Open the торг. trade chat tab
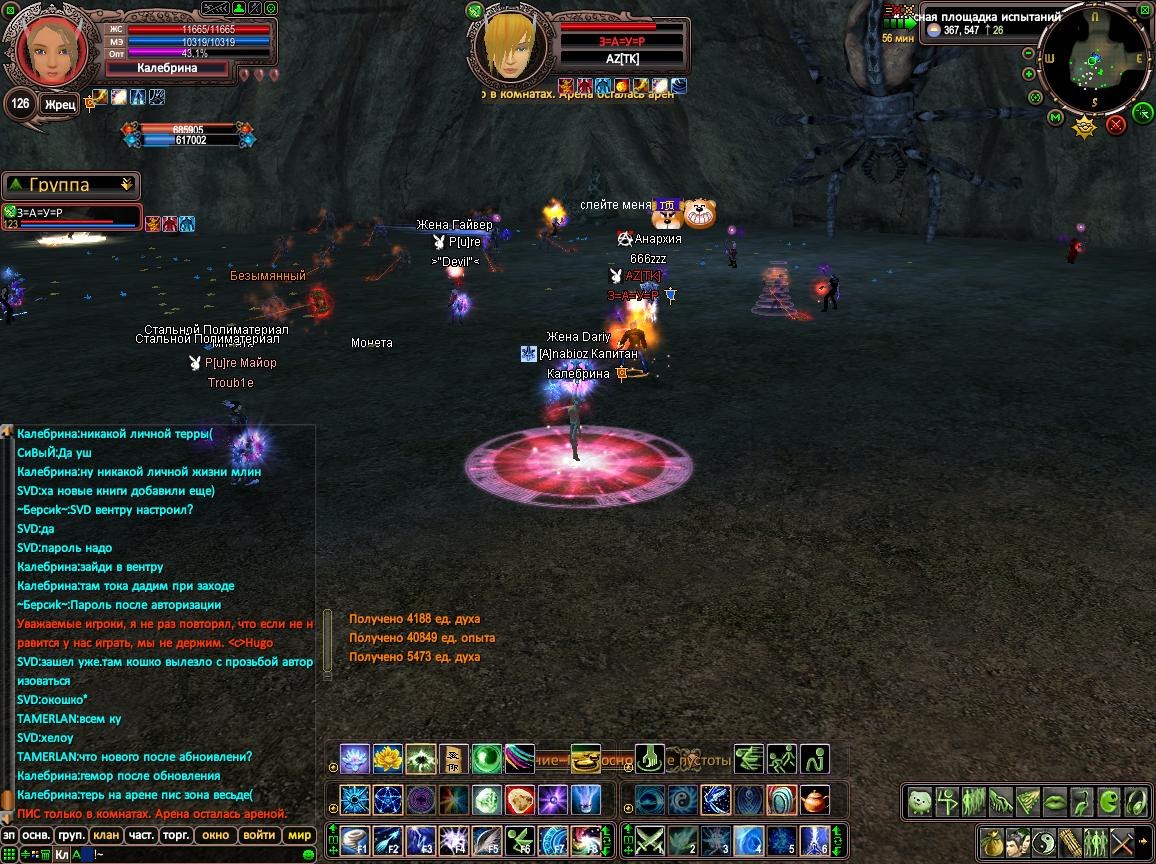 point(177,835)
